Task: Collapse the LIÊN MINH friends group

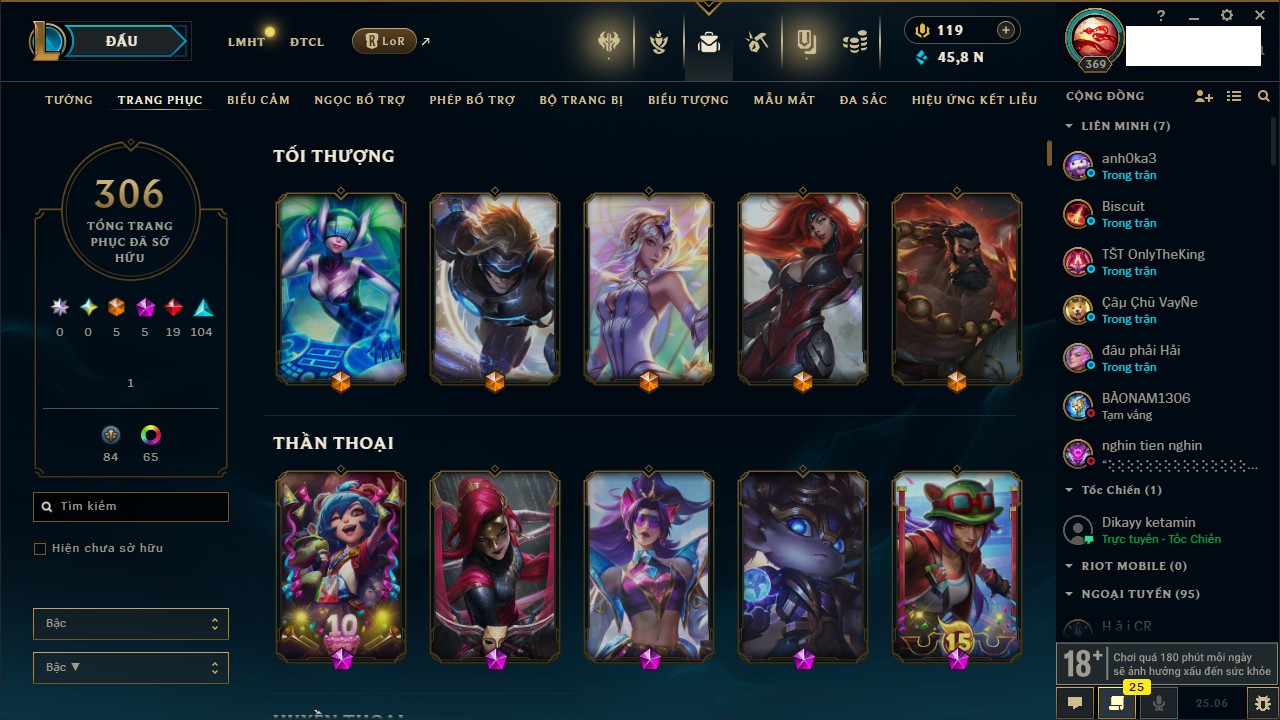Action: coord(1070,126)
